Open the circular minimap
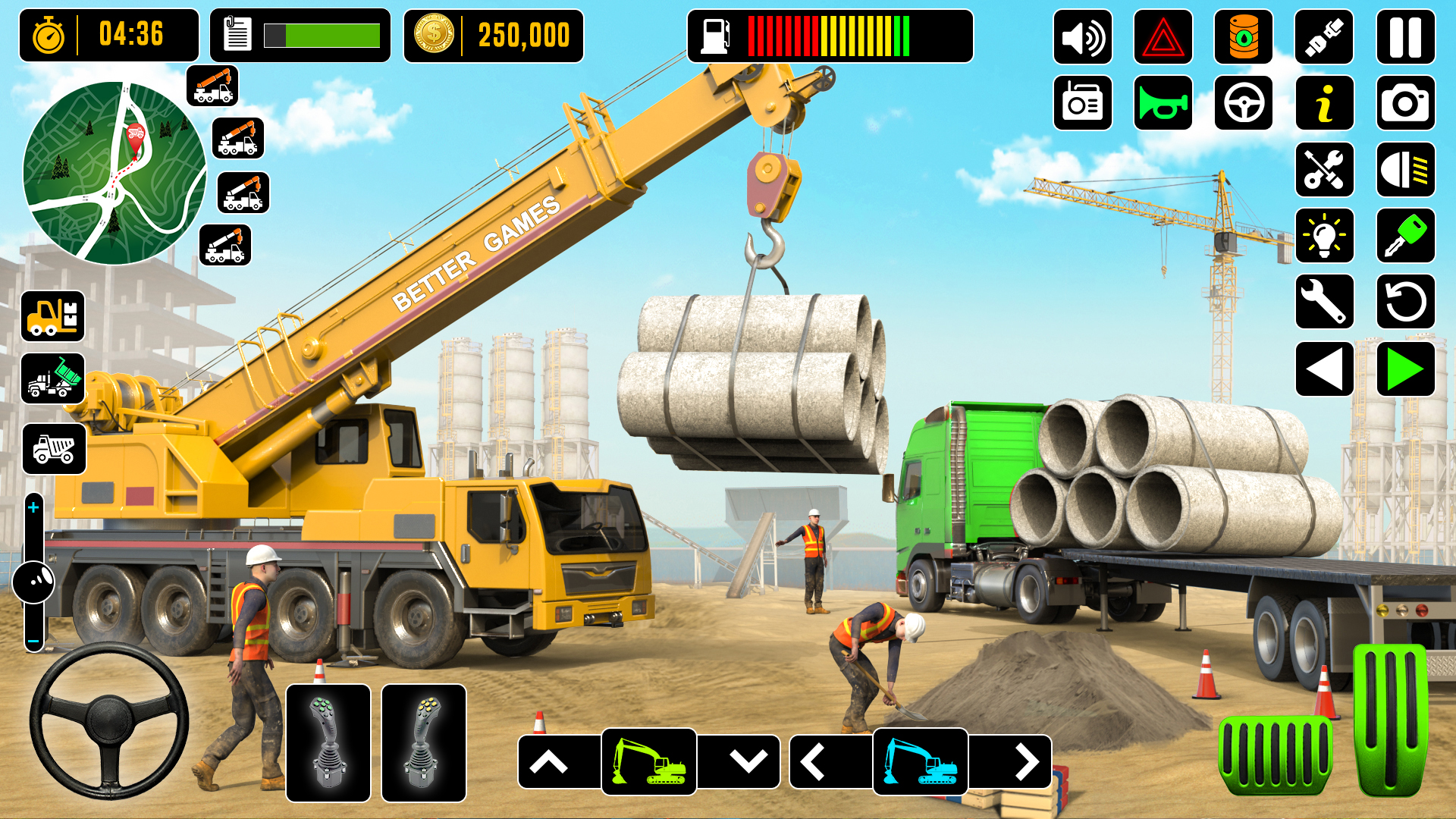Viewport: 1456px width, 819px height. click(115, 173)
